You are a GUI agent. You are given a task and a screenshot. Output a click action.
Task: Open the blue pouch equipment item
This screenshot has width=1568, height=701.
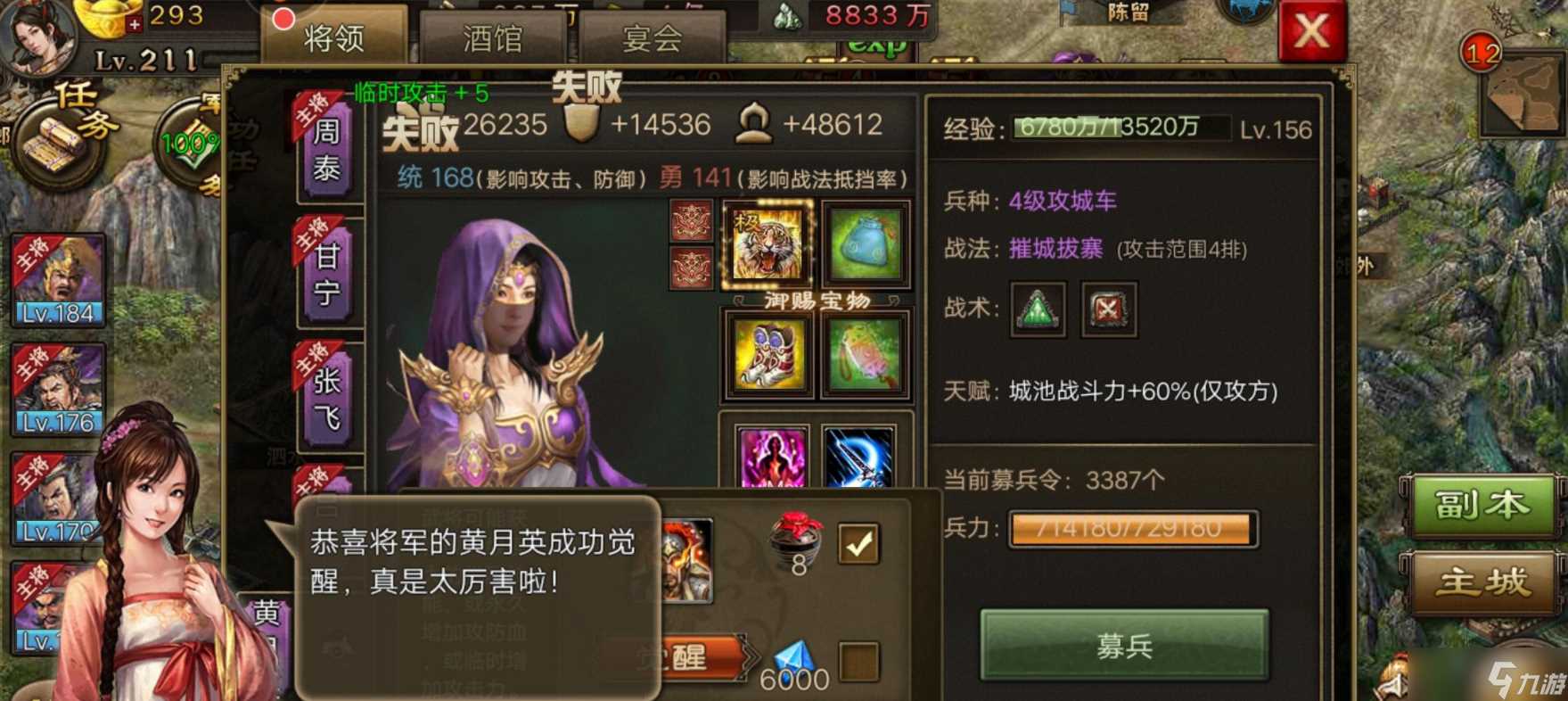(864, 244)
